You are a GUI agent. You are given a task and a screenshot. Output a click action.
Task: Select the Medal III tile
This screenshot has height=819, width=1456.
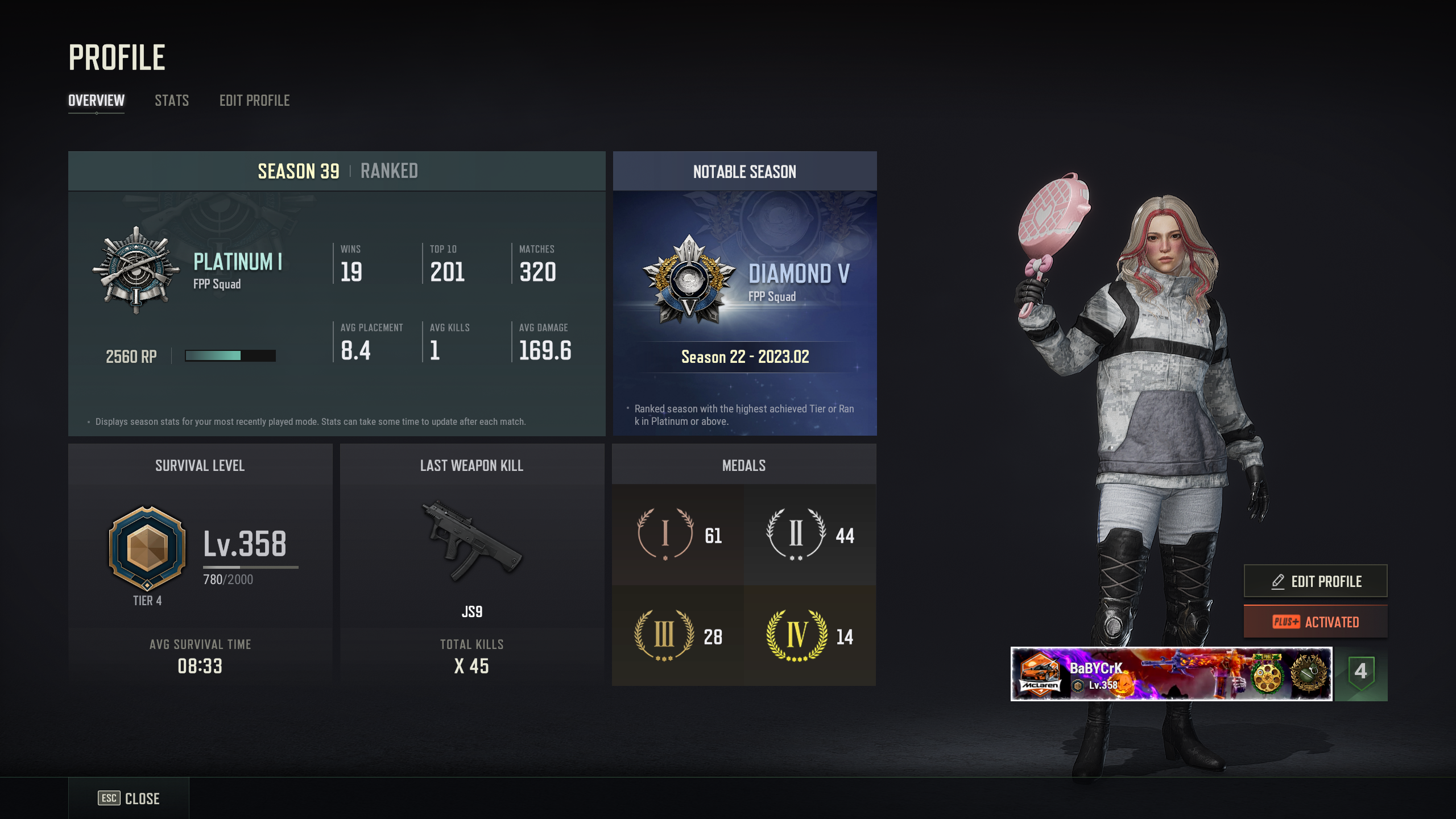(x=678, y=636)
